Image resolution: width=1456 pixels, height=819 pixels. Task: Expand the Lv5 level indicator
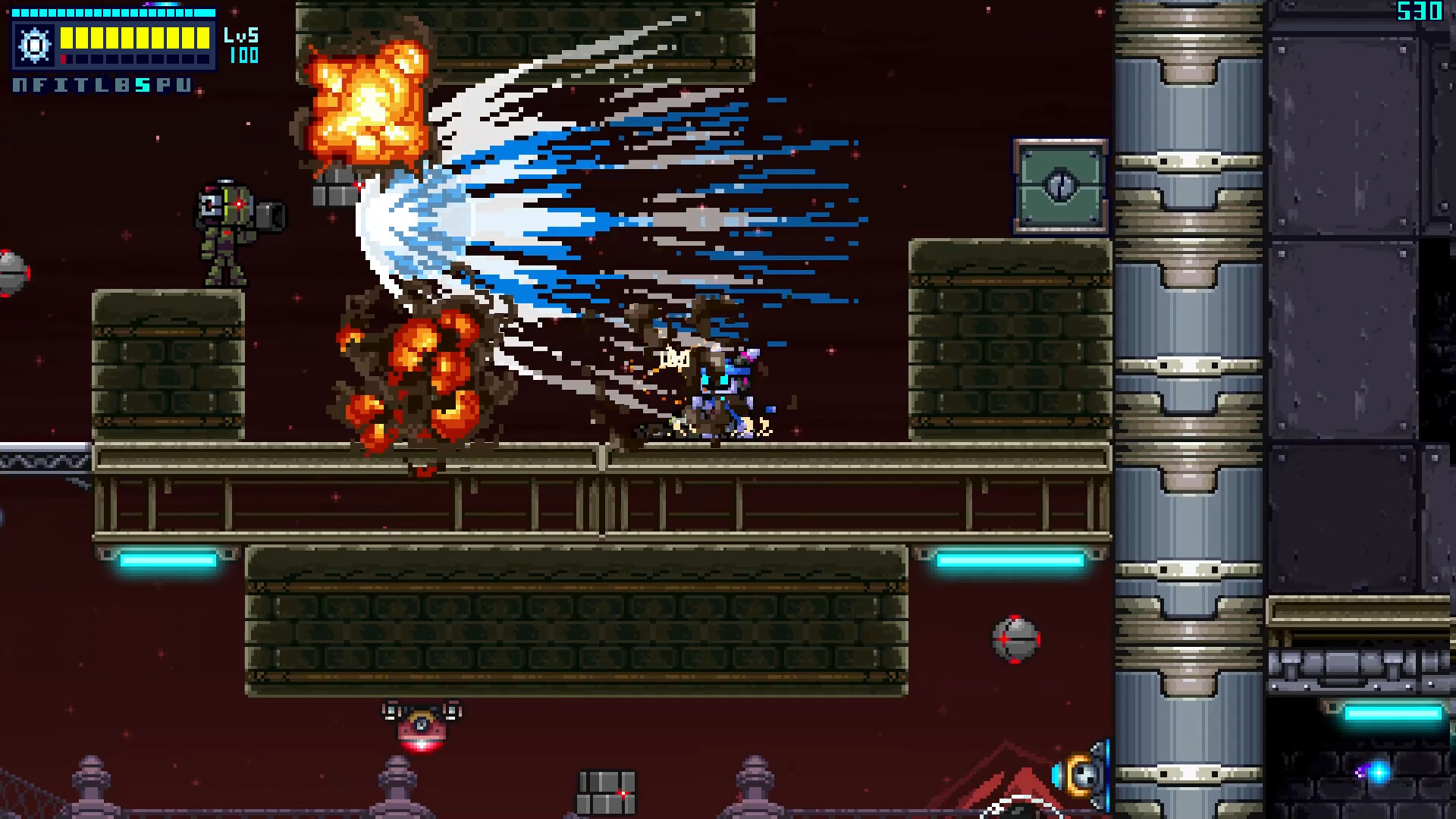coord(243,34)
